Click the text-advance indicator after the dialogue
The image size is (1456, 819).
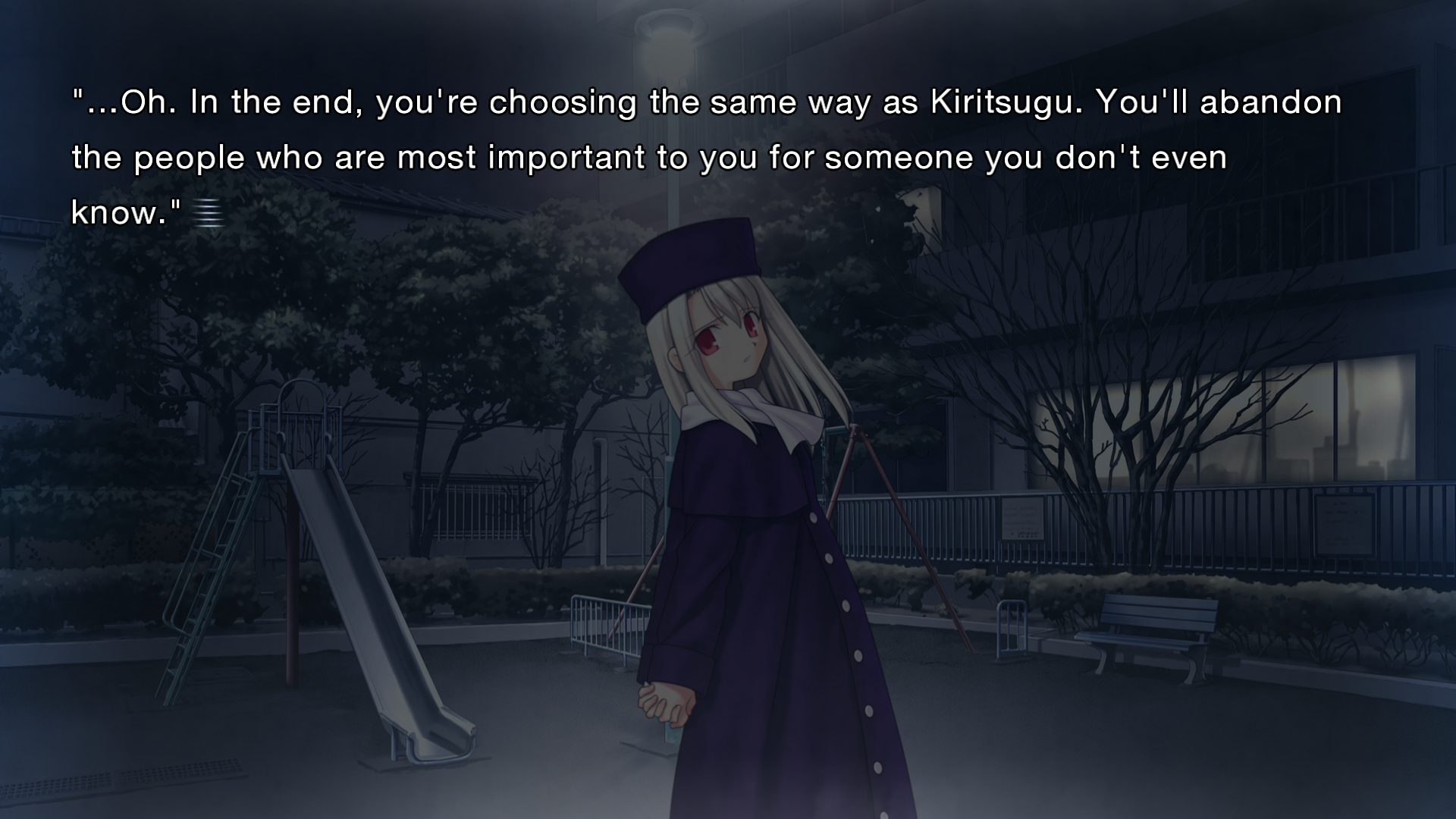click(208, 213)
